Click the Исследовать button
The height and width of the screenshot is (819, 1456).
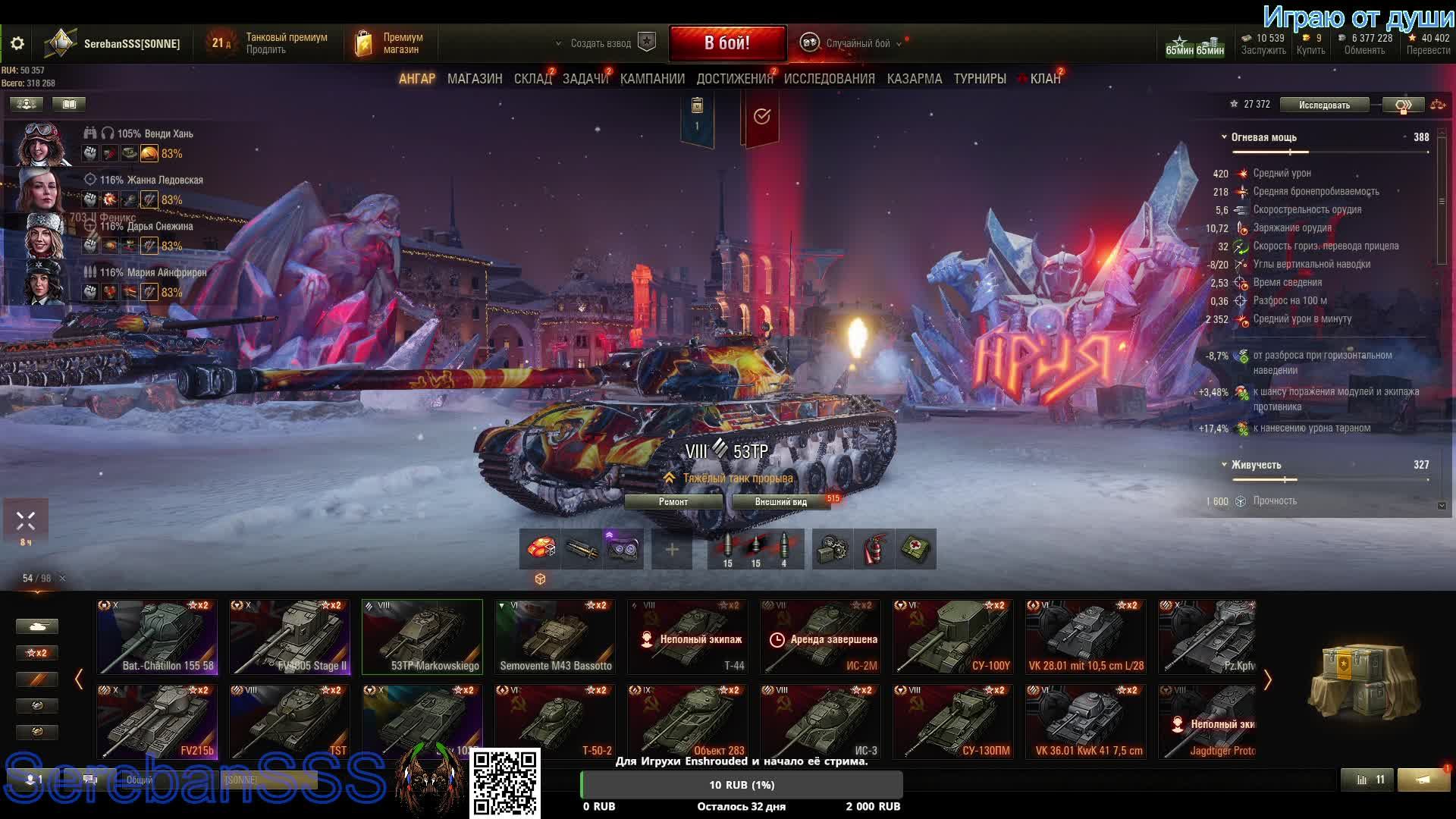click(x=1323, y=105)
